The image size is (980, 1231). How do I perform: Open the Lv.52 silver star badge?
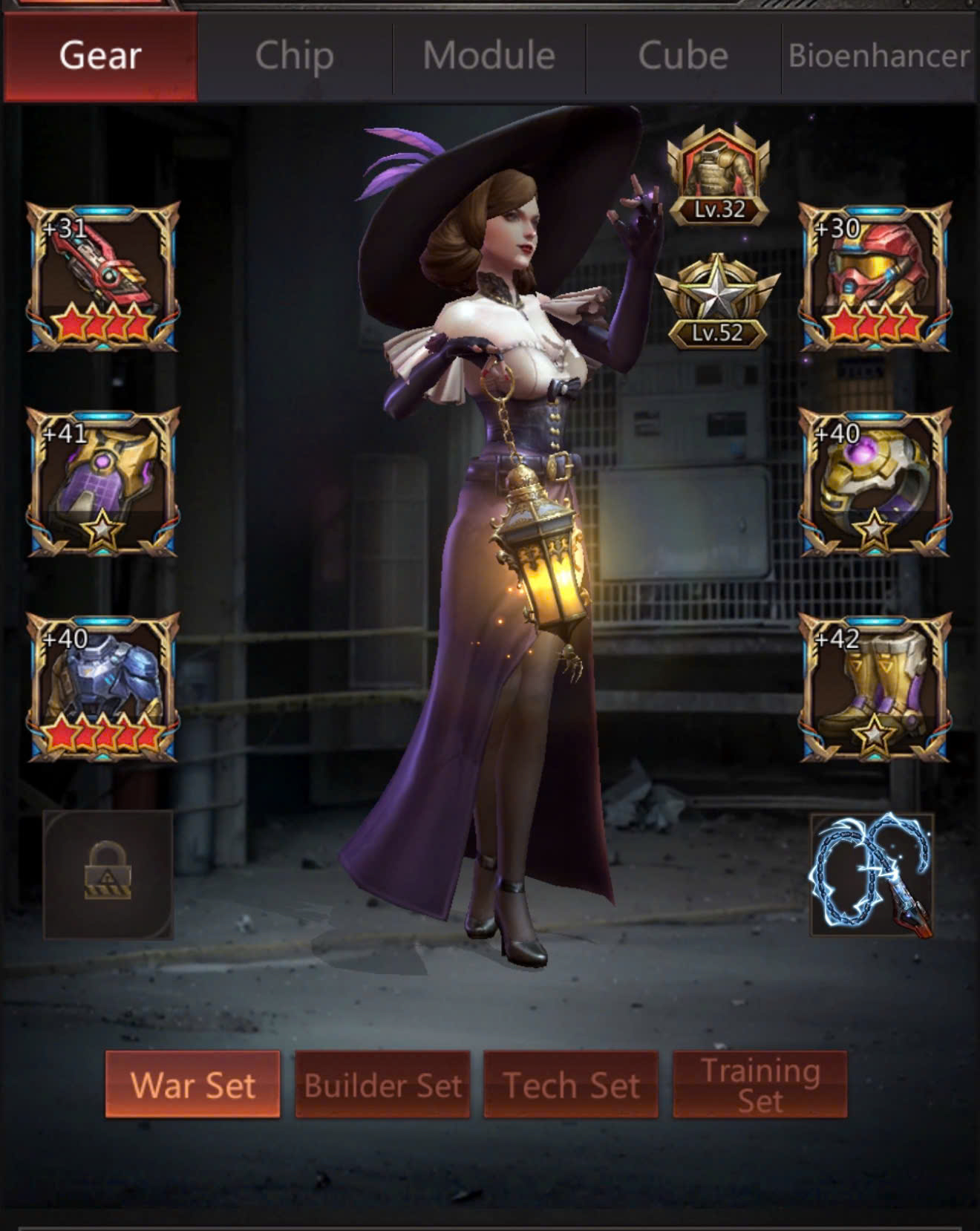tap(718, 303)
